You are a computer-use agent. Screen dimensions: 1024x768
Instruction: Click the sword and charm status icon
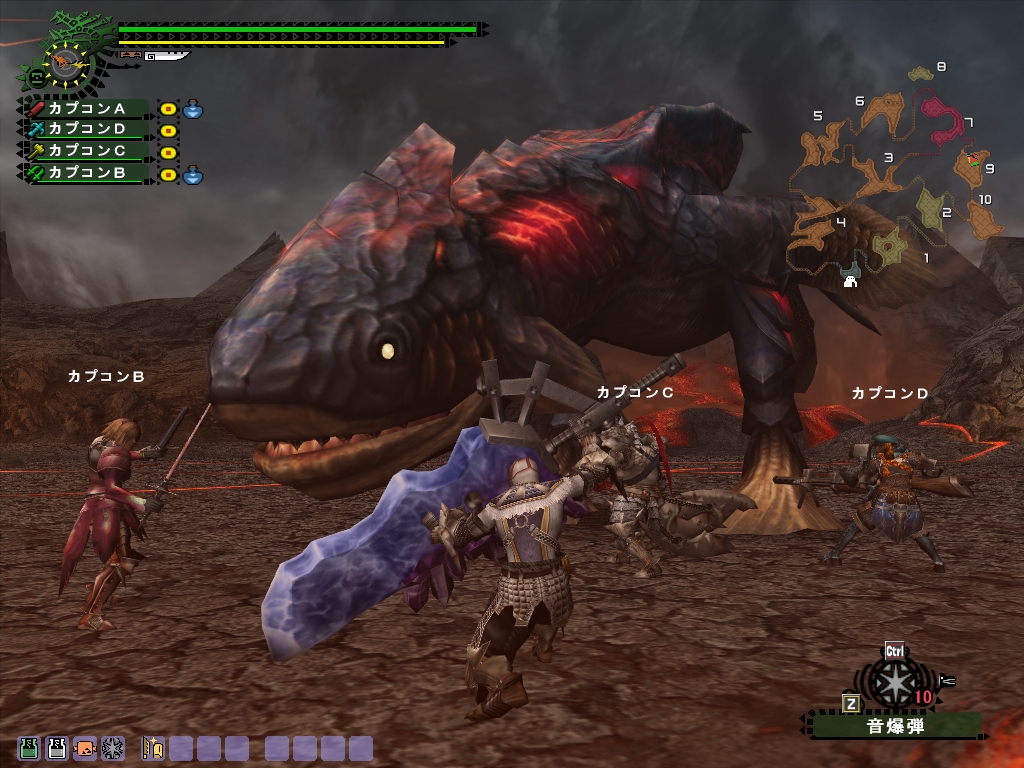153,747
